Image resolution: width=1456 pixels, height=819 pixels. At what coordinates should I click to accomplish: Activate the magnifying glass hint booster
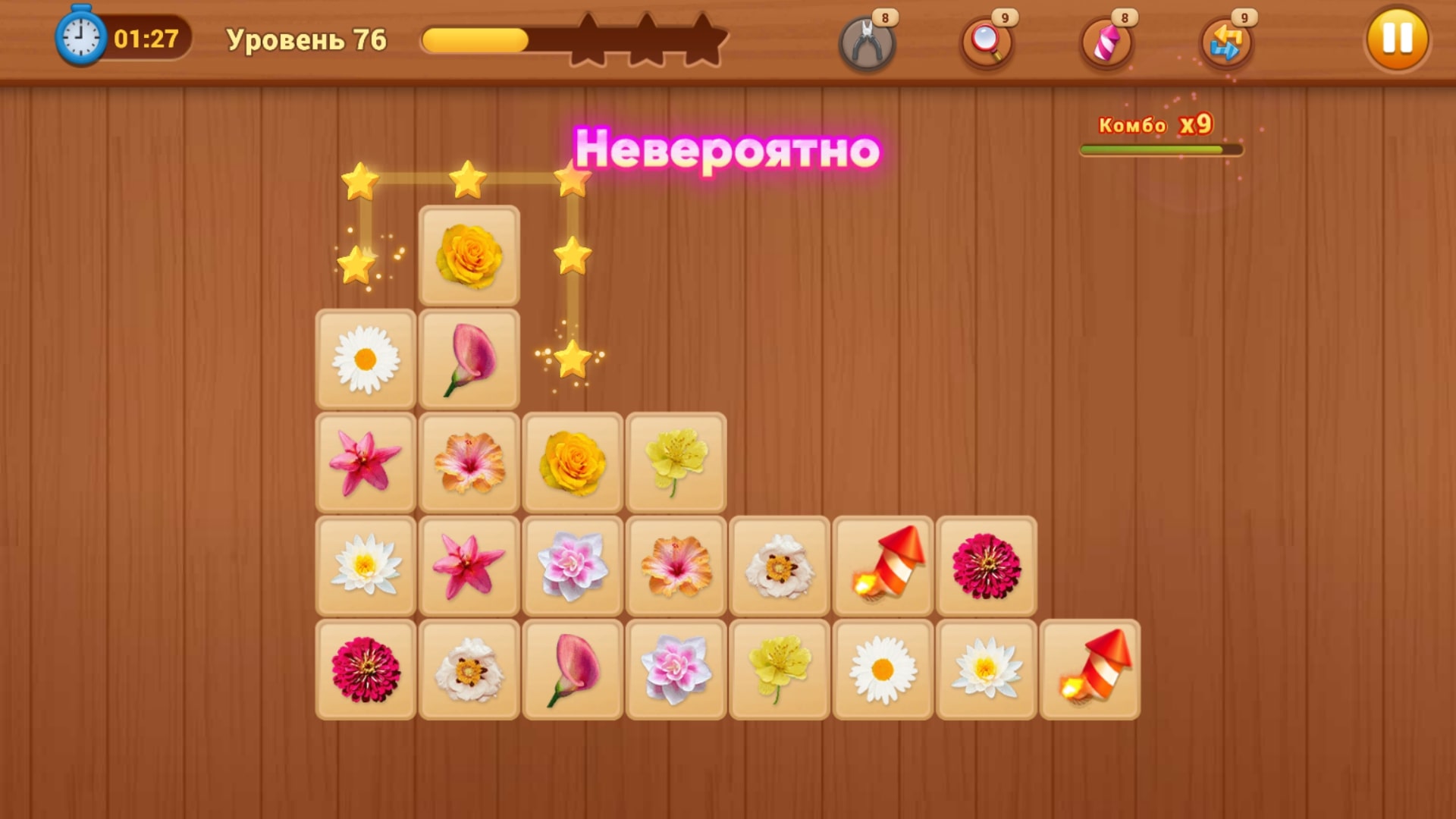tap(984, 42)
